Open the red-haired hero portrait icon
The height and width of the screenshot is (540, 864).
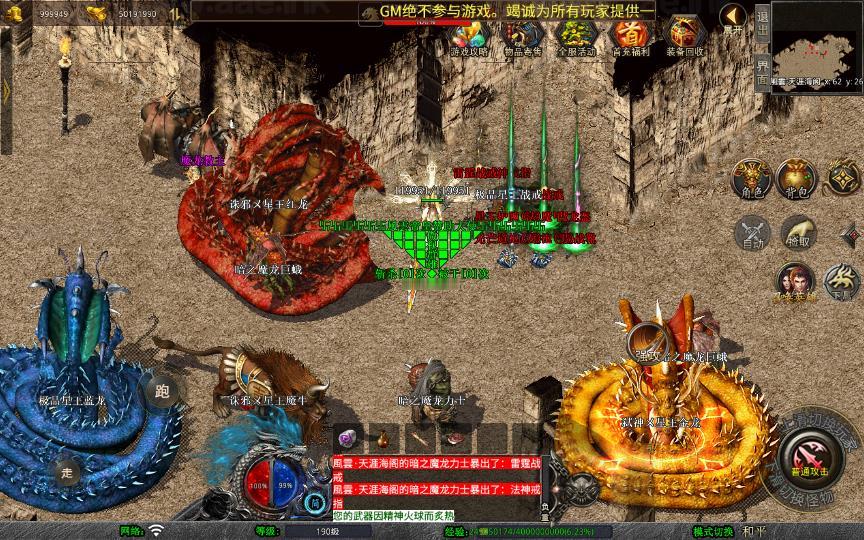pyautogui.click(x=795, y=281)
